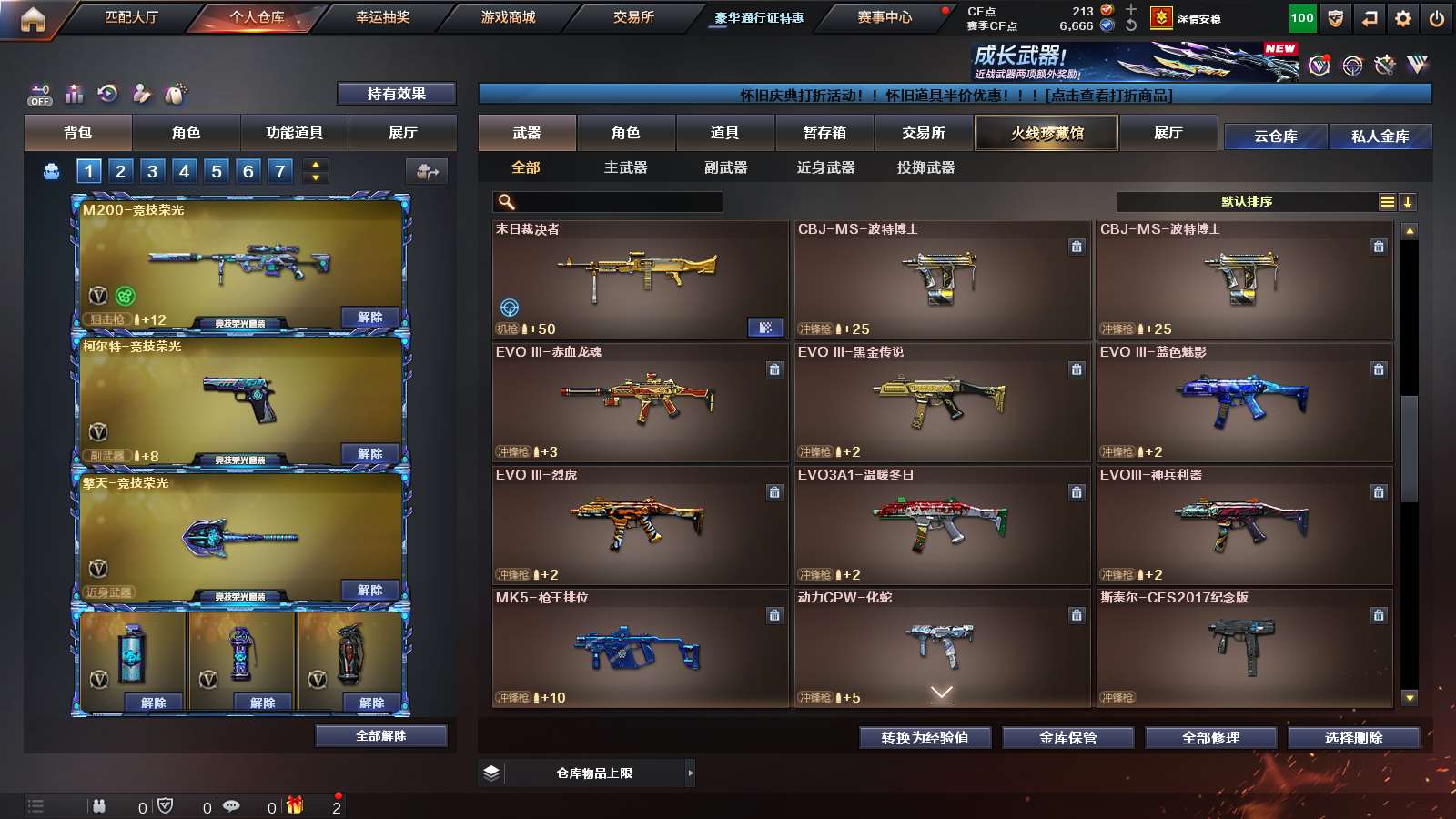Click the 持有效果 button
Screen dimensions: 1456x819
(396, 94)
